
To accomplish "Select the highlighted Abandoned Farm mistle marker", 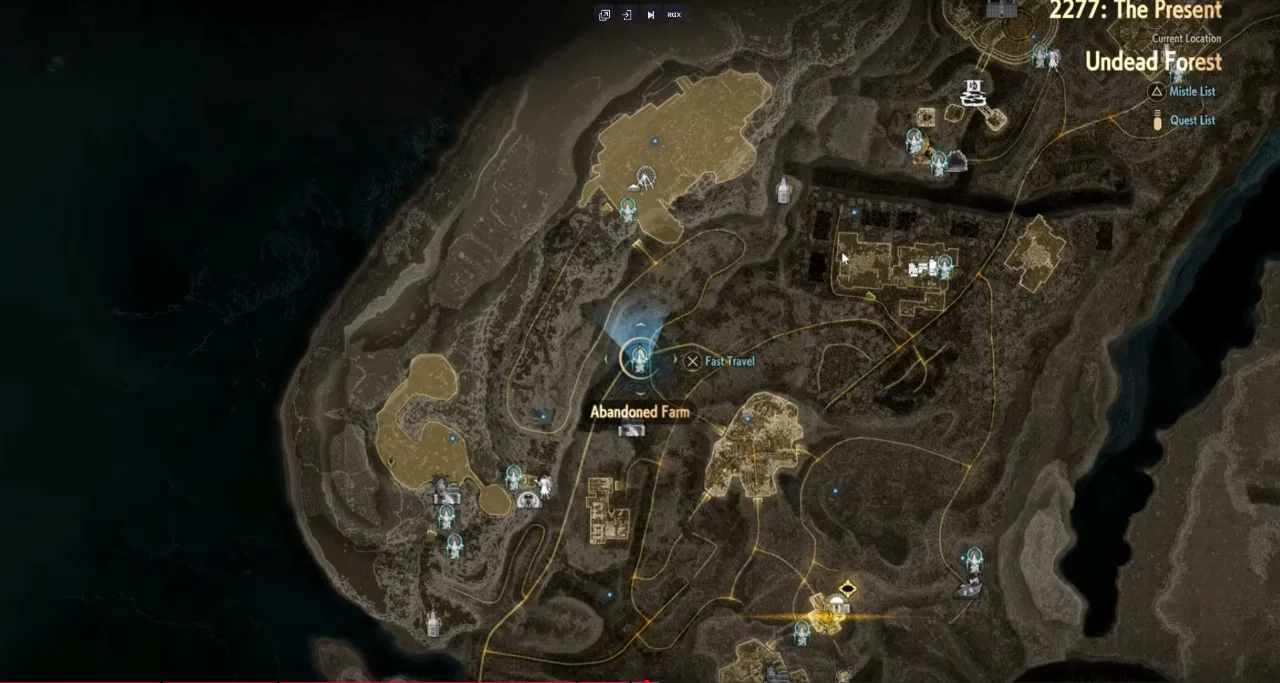I will 638,358.
